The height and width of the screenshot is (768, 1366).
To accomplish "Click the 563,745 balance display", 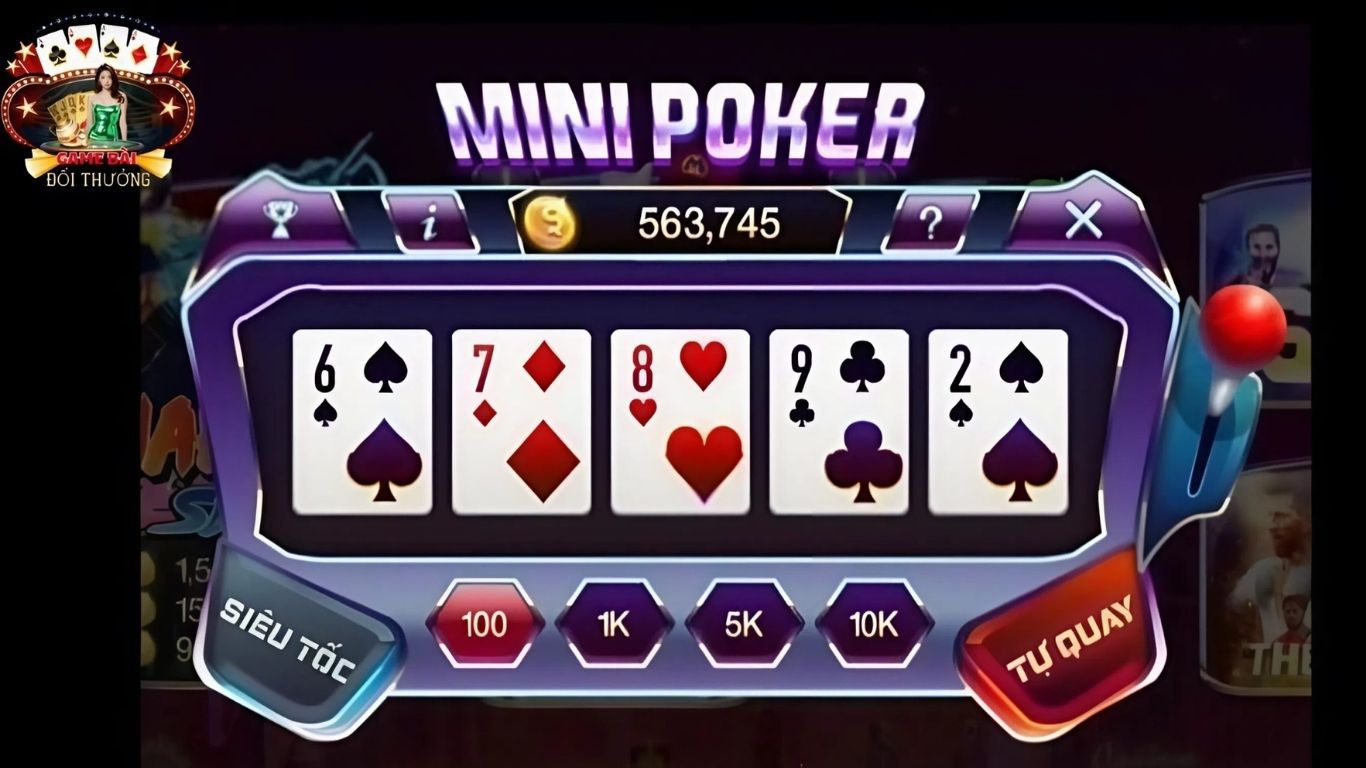I will click(x=710, y=222).
